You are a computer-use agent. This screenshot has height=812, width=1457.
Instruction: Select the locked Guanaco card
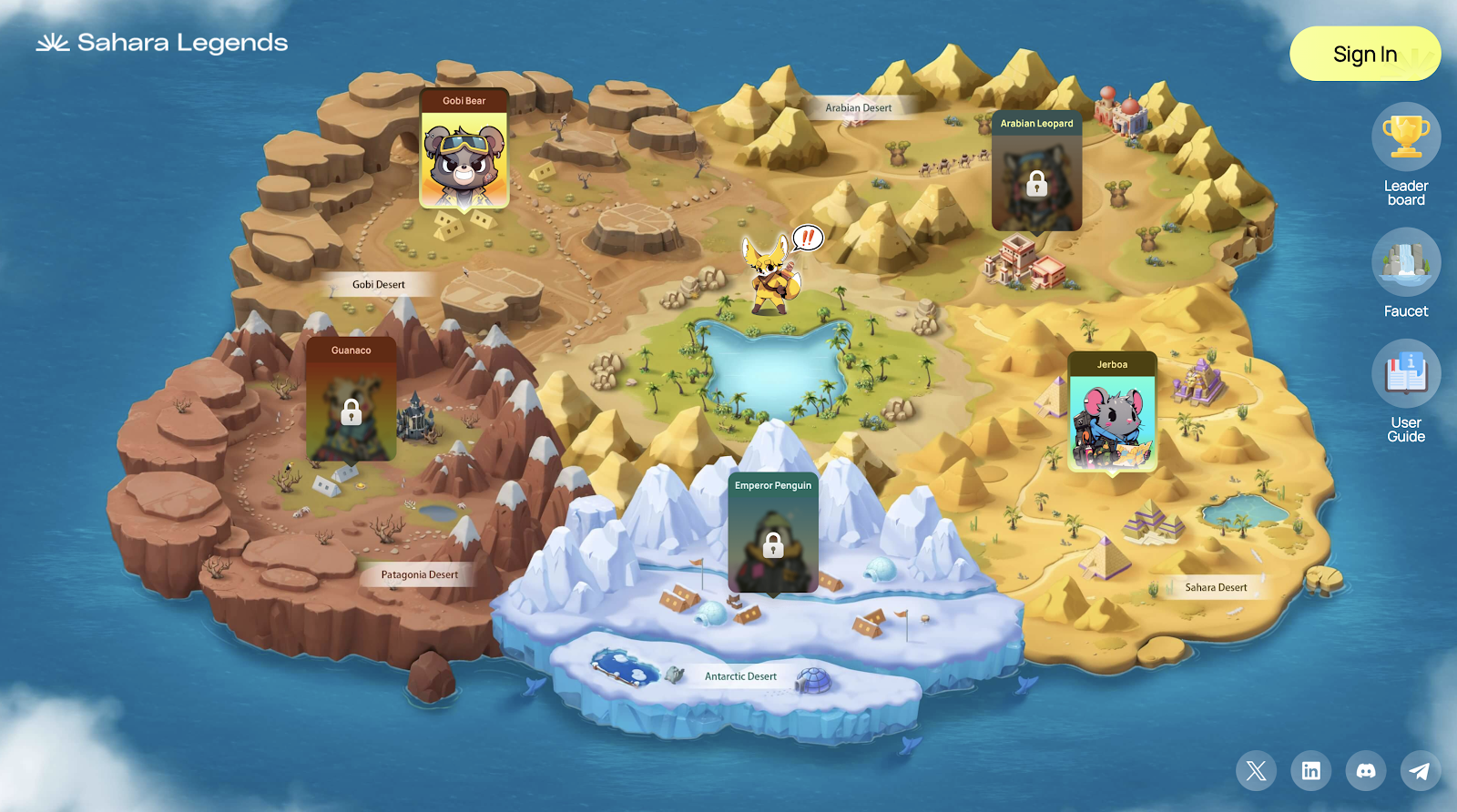click(351, 401)
